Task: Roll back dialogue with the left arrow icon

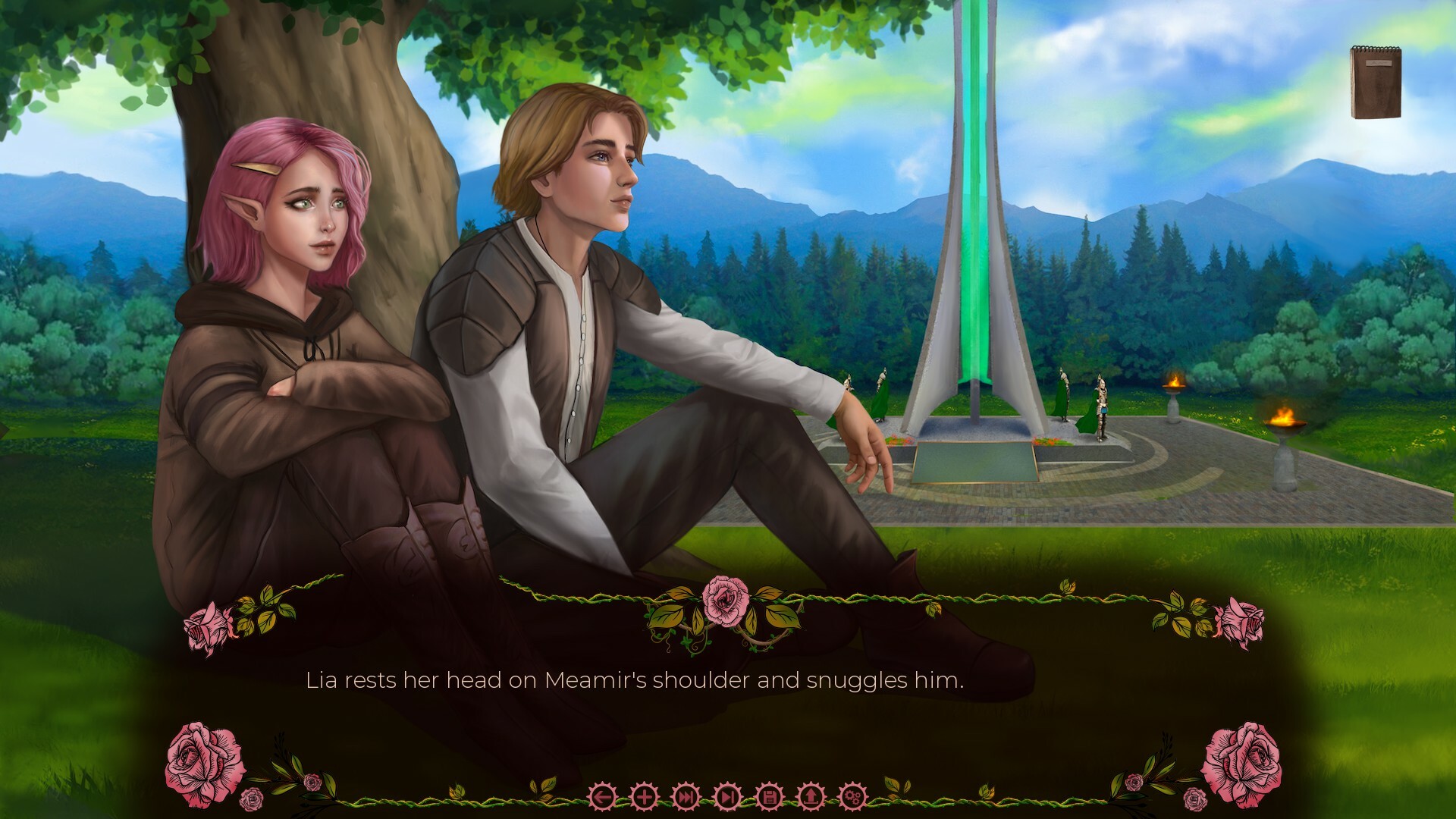Action: pos(601,797)
